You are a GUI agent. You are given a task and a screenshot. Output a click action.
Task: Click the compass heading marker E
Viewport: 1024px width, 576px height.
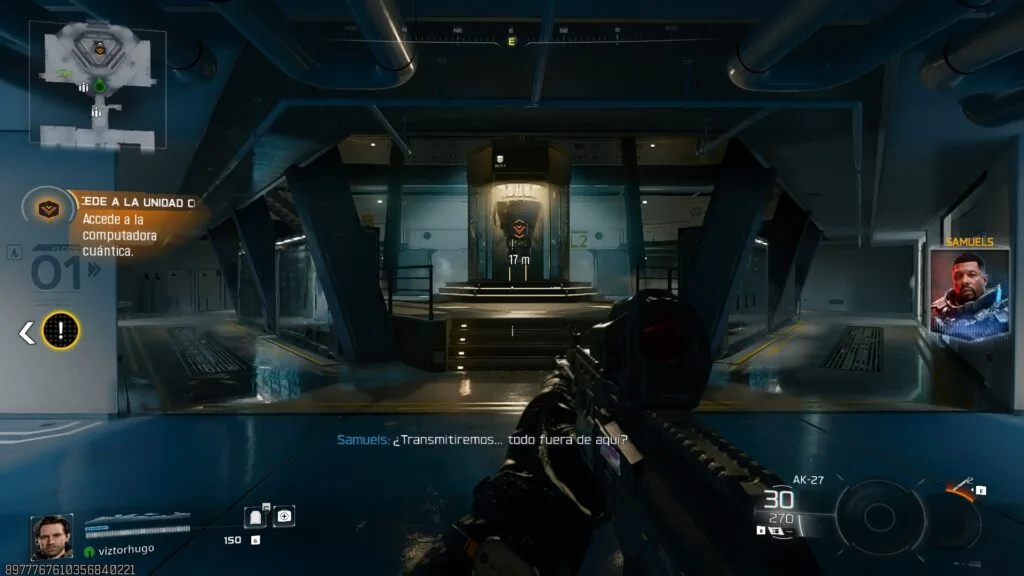[x=512, y=41]
